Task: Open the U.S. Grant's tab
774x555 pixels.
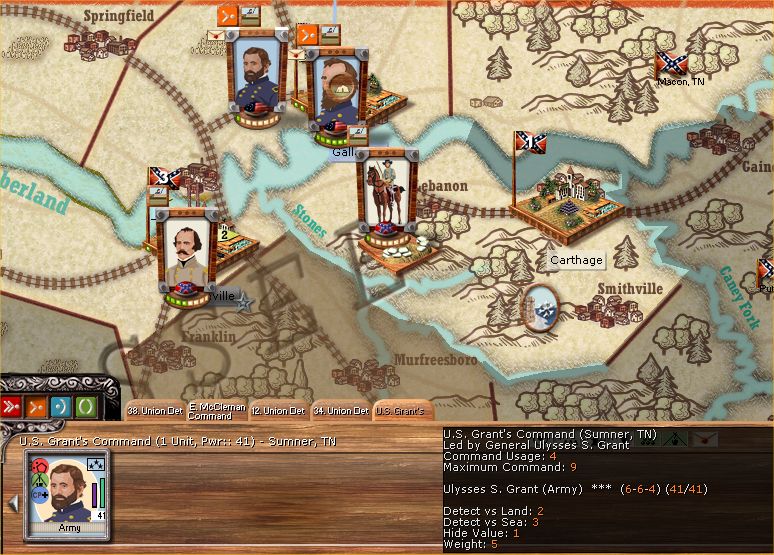Action: pyautogui.click(x=401, y=410)
